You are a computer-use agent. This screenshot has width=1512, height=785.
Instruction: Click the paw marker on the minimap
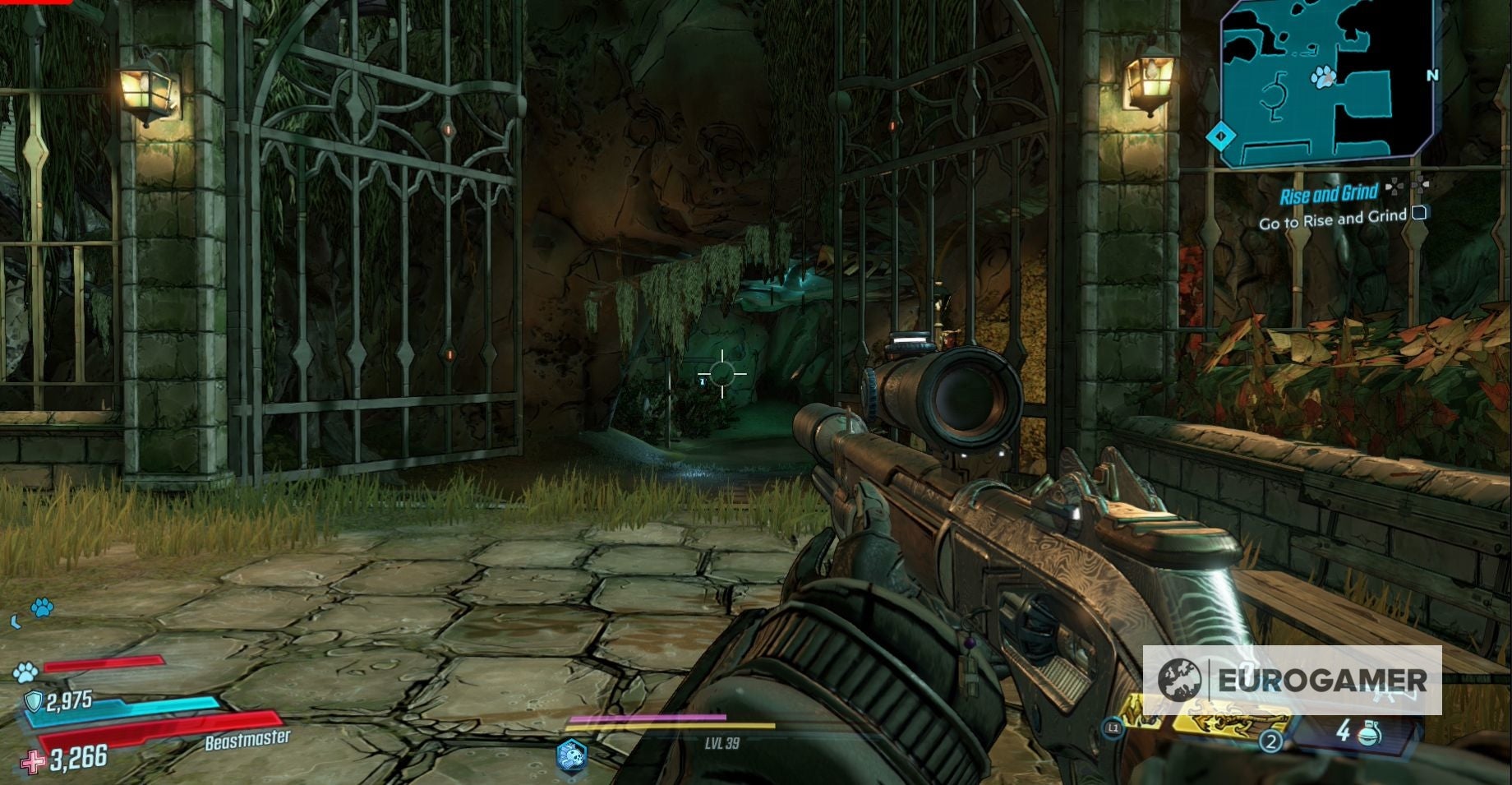1324,77
